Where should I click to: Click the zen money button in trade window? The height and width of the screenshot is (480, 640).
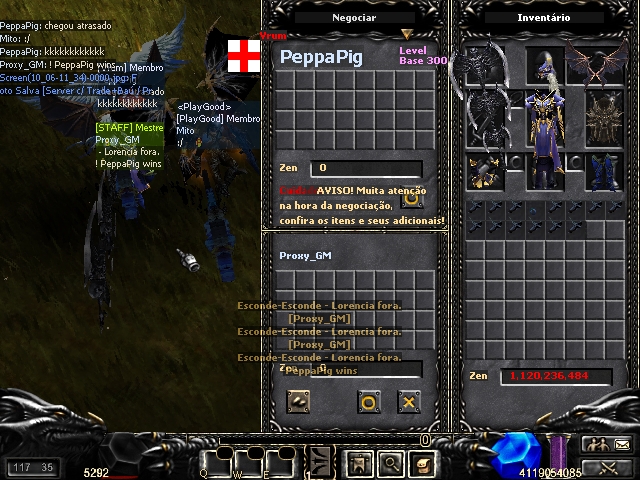pos(298,402)
